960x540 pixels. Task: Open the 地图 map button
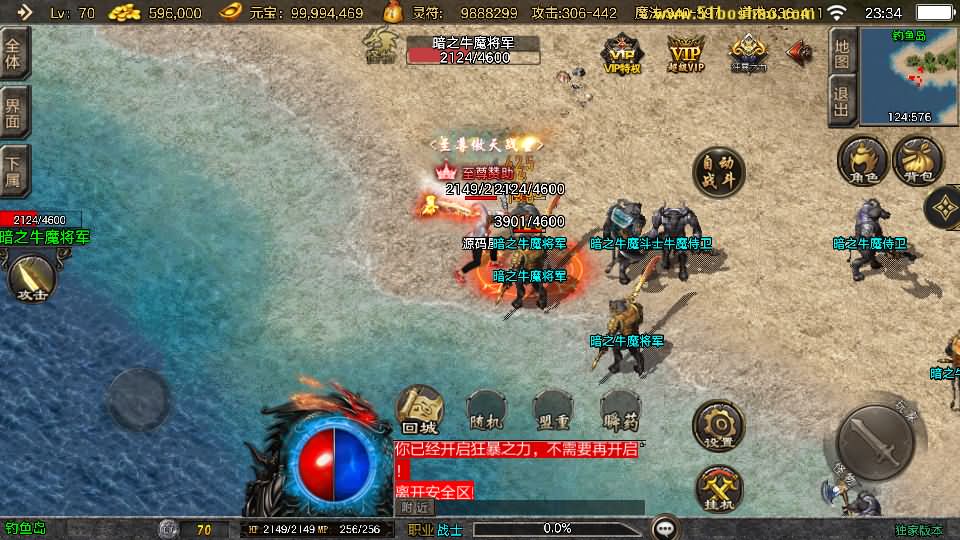pyautogui.click(x=842, y=50)
